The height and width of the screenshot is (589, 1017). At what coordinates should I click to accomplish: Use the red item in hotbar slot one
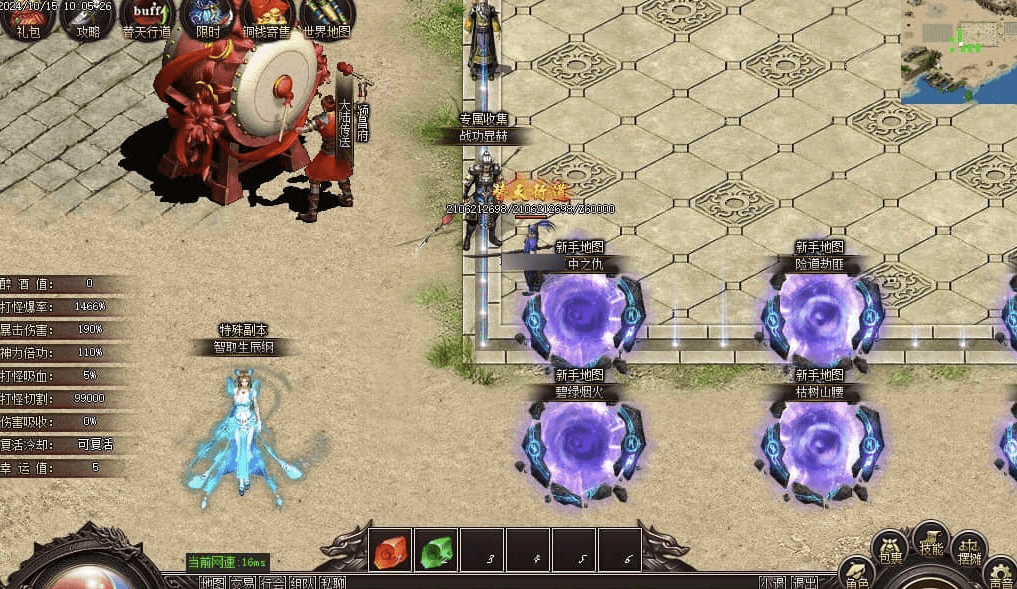(x=389, y=550)
